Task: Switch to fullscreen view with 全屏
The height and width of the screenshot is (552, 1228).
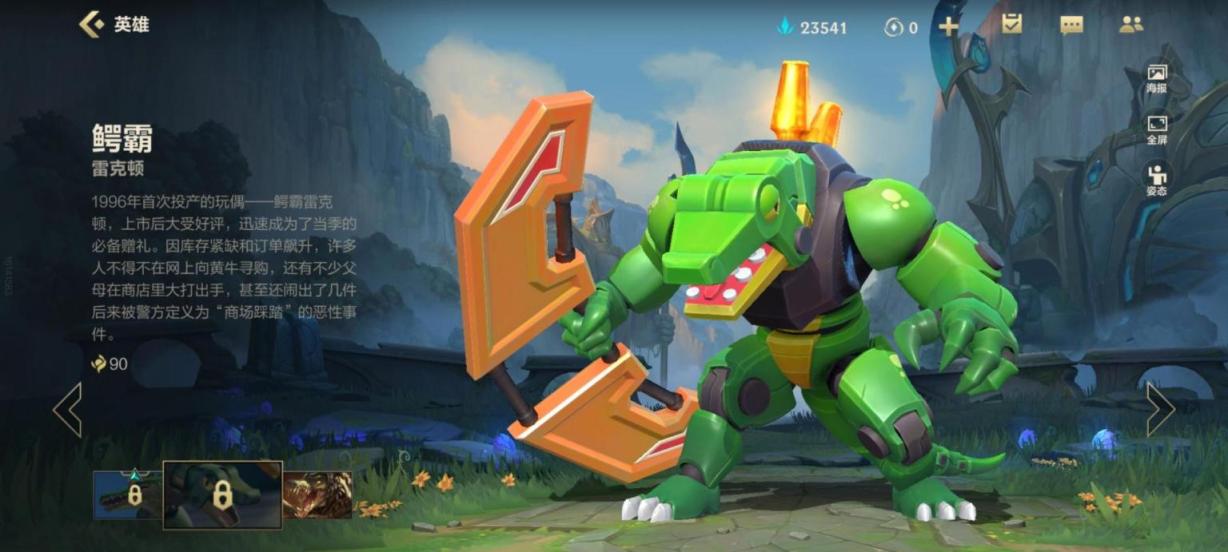Action: pyautogui.click(x=1157, y=129)
